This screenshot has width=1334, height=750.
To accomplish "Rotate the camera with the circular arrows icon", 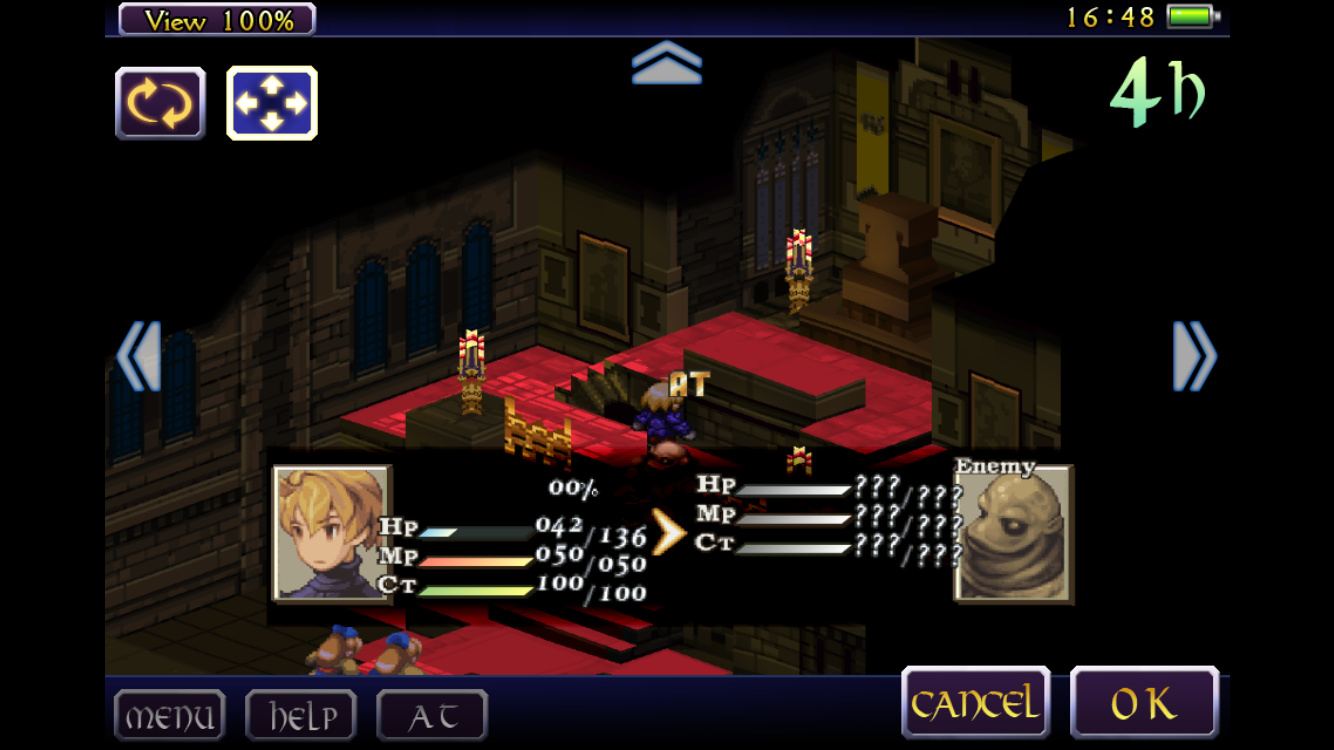I will [x=160, y=103].
